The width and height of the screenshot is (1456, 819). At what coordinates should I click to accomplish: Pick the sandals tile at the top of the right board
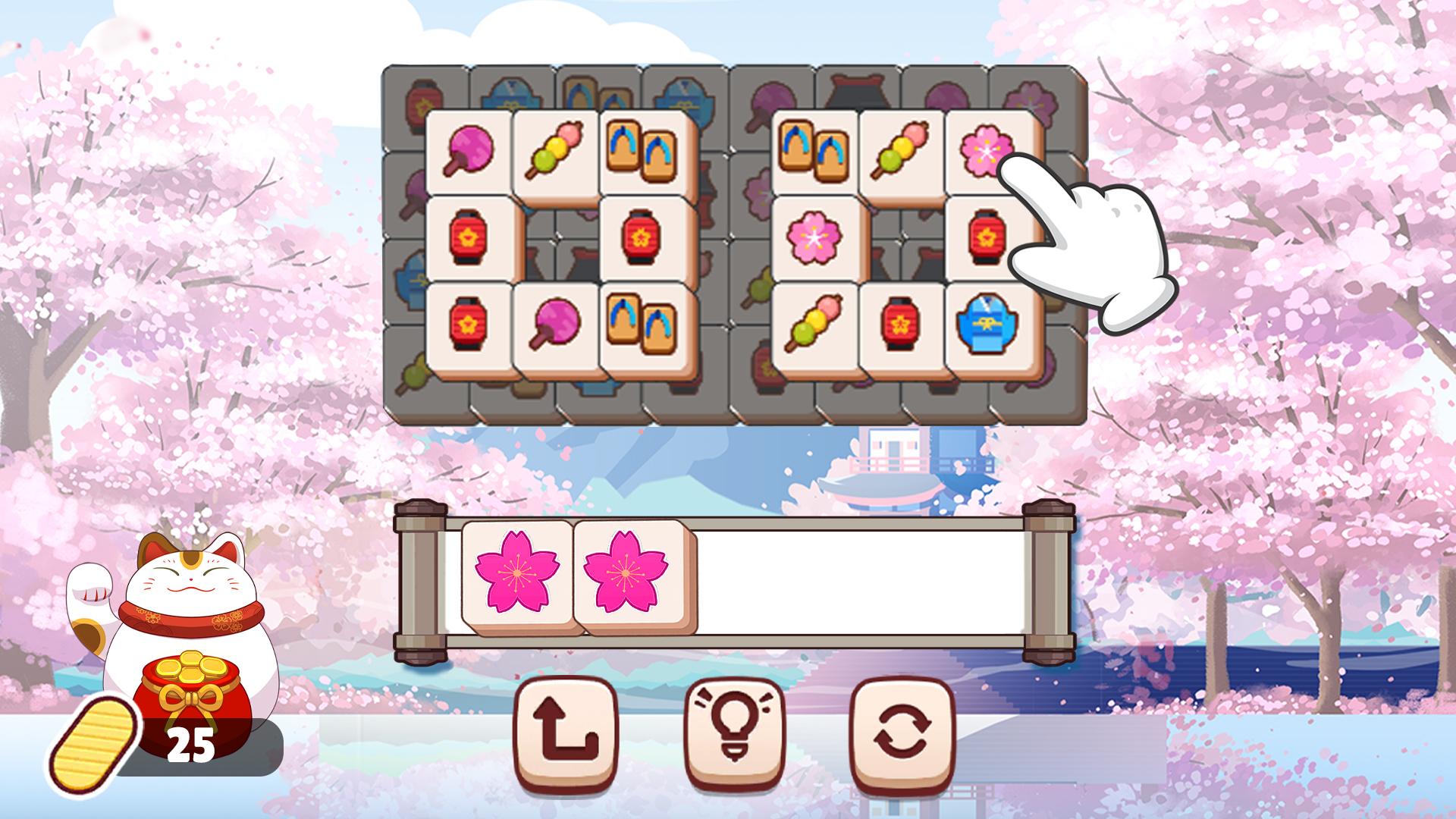pos(813,150)
